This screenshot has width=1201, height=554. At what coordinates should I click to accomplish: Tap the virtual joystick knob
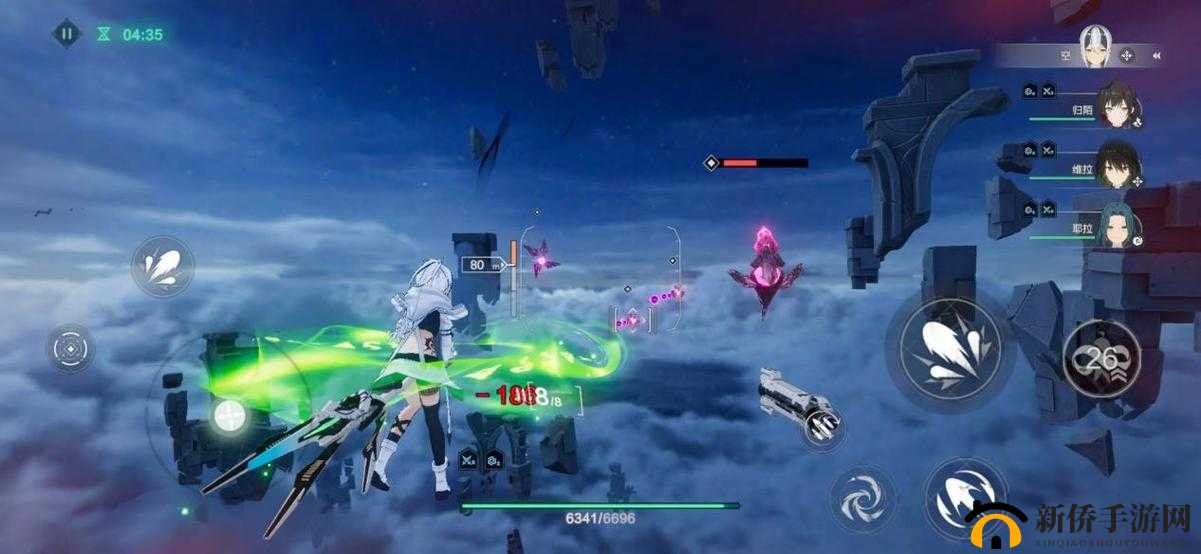(230, 414)
